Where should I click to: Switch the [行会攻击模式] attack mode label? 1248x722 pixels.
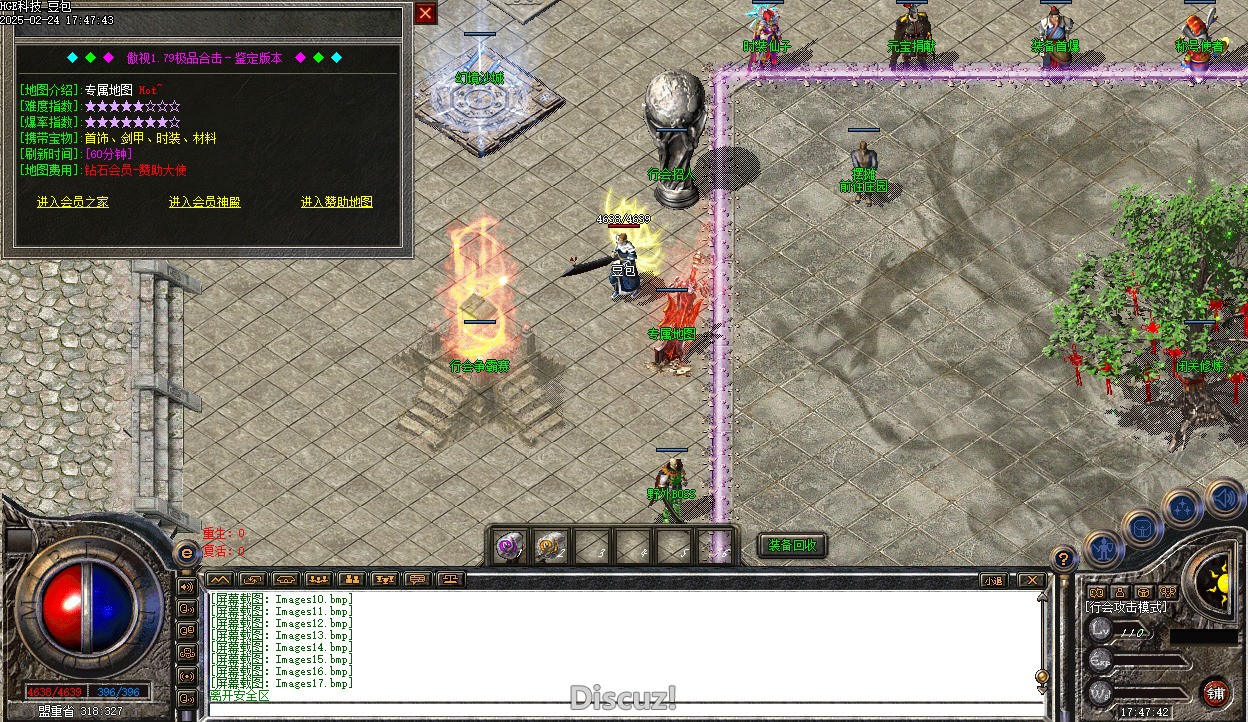click(x=1126, y=607)
